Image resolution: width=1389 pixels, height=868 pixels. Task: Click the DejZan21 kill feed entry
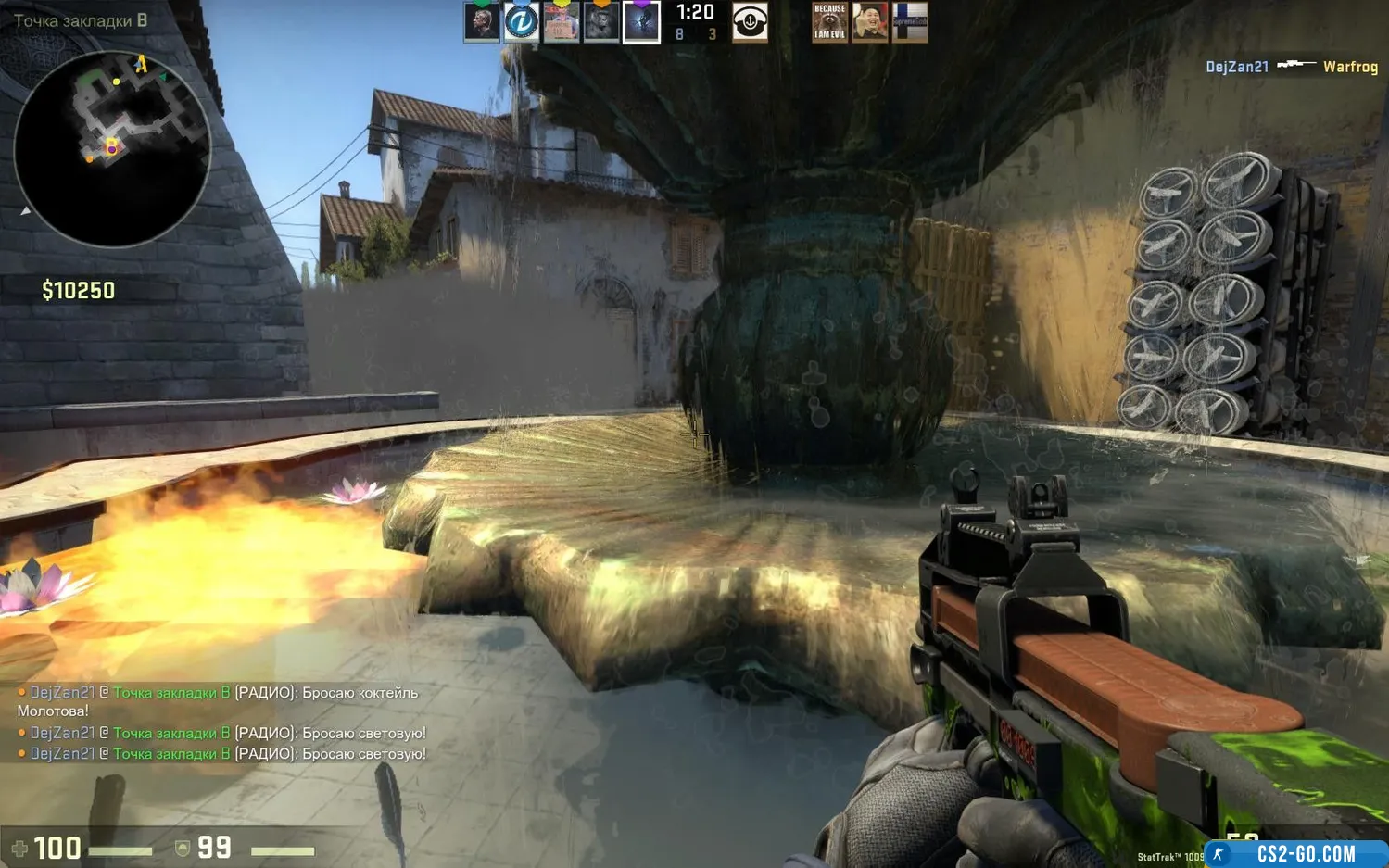tap(1291, 67)
